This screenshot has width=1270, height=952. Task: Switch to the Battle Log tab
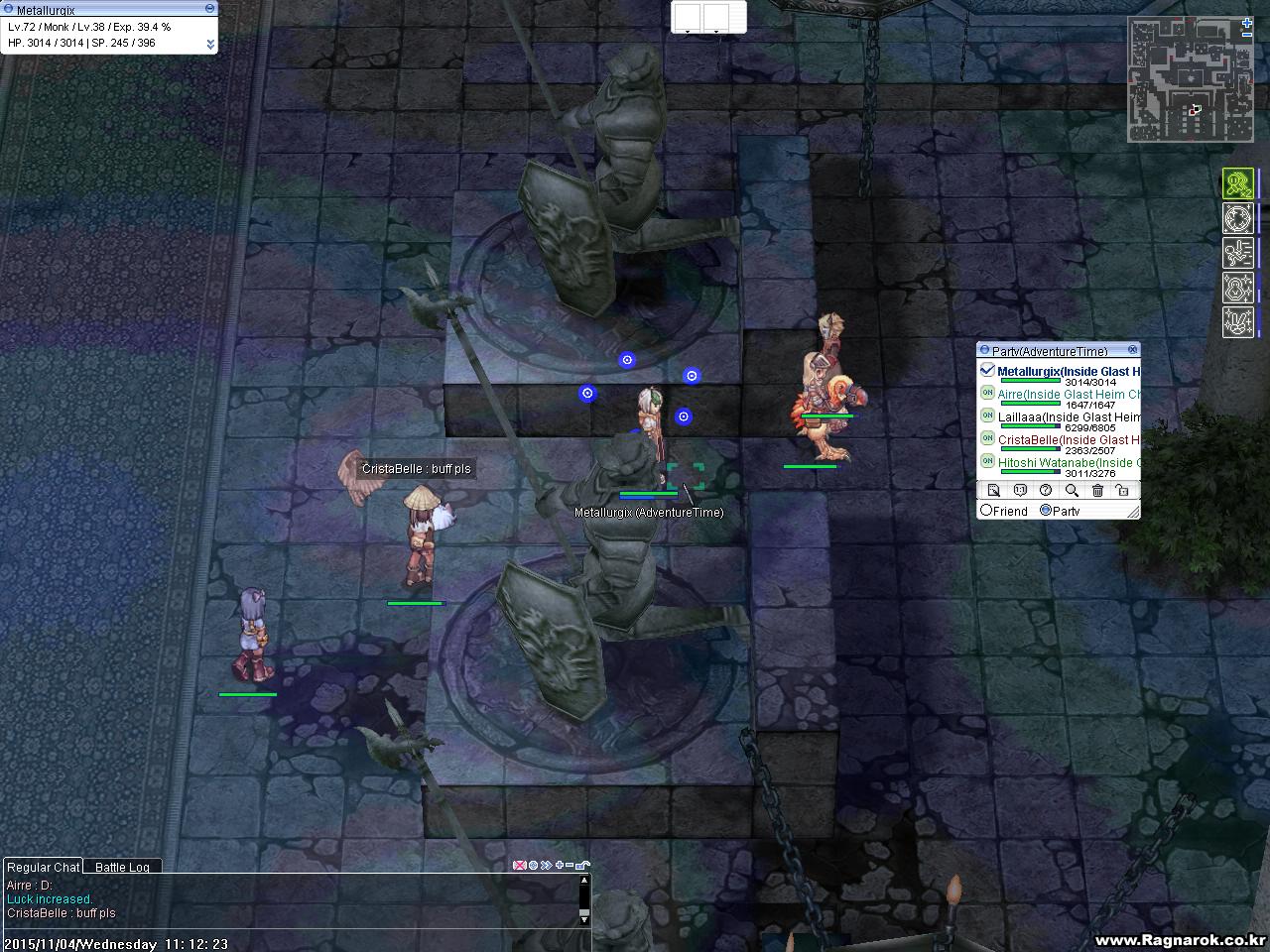(122, 866)
